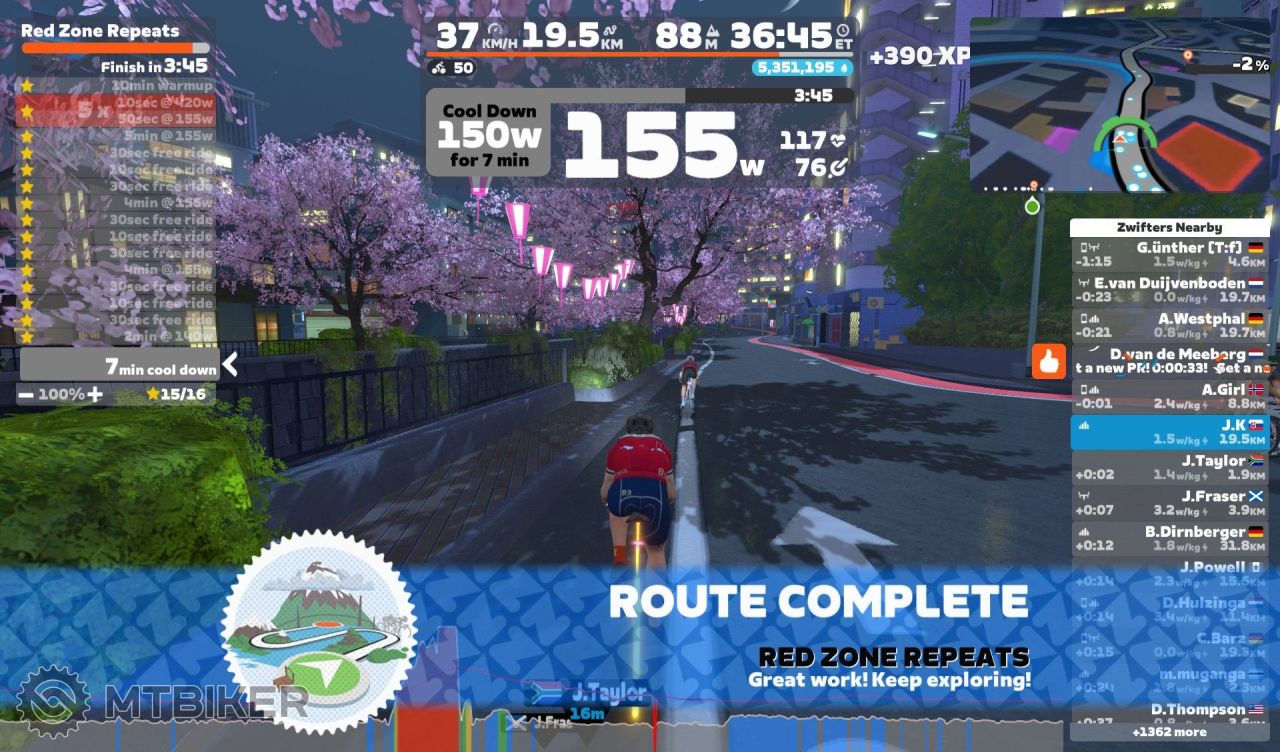
Task: Choose A.Westphal from the Zwifters Nearby list
Action: [1169, 325]
